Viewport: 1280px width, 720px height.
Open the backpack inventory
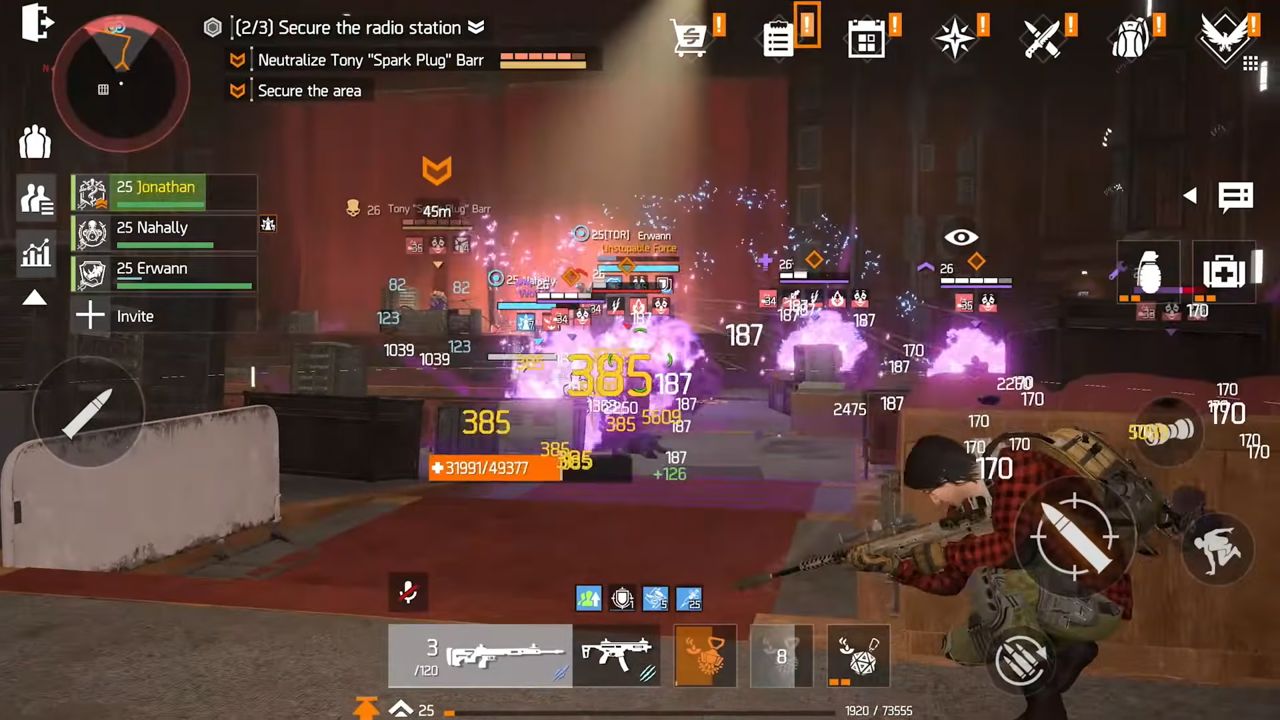click(1130, 39)
